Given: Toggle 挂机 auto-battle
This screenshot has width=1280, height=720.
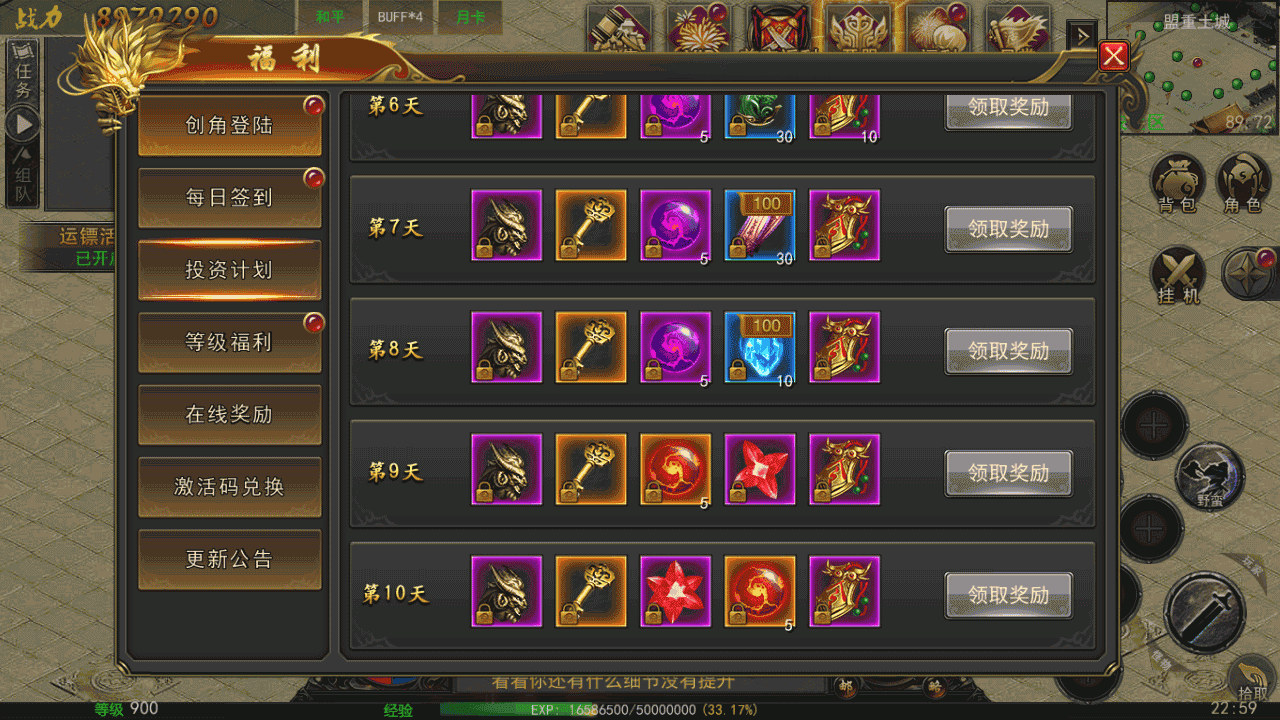Looking at the screenshot, I should (1177, 275).
